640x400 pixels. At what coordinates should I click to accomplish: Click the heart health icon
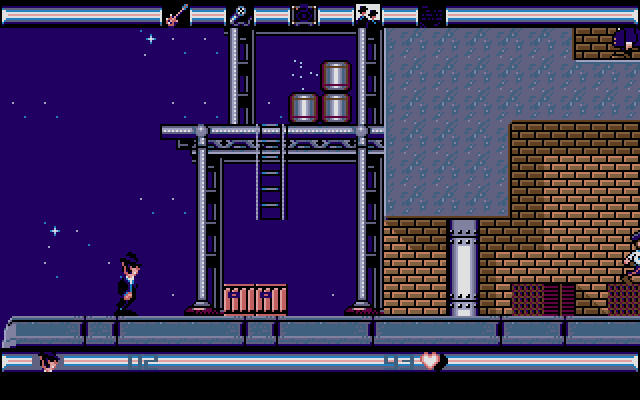(x=431, y=361)
